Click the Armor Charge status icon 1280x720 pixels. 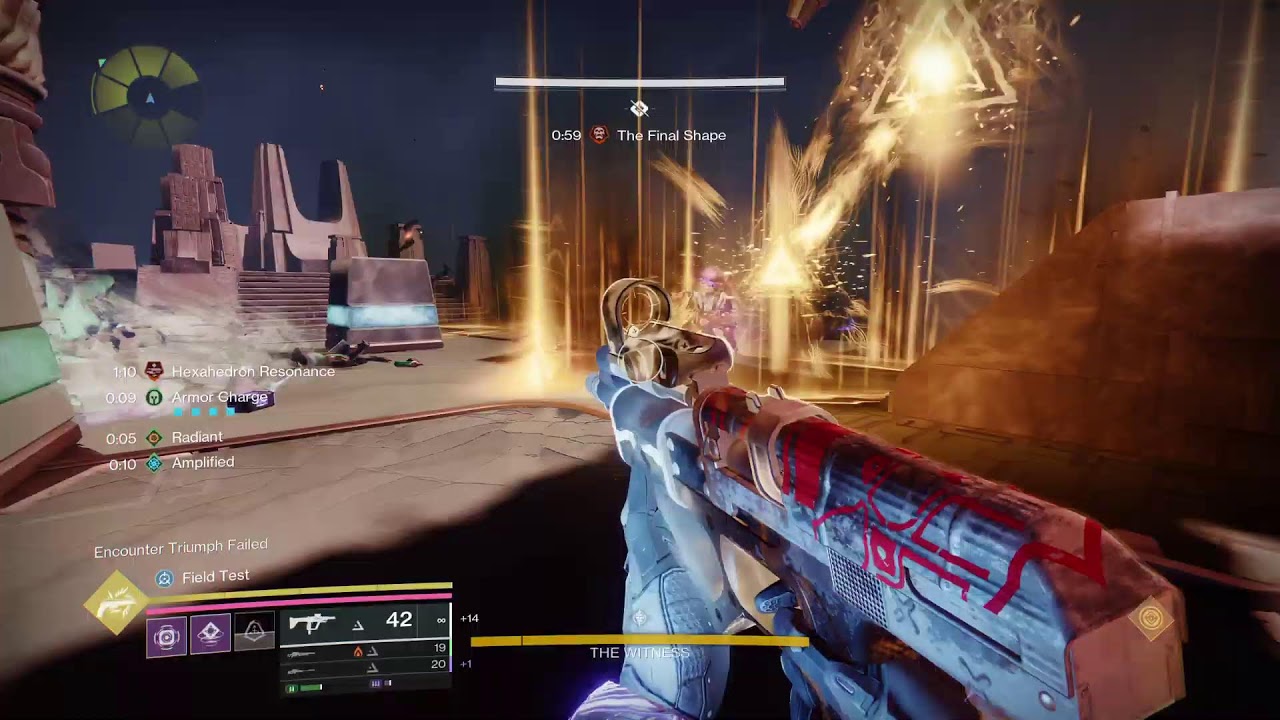pyautogui.click(x=153, y=397)
